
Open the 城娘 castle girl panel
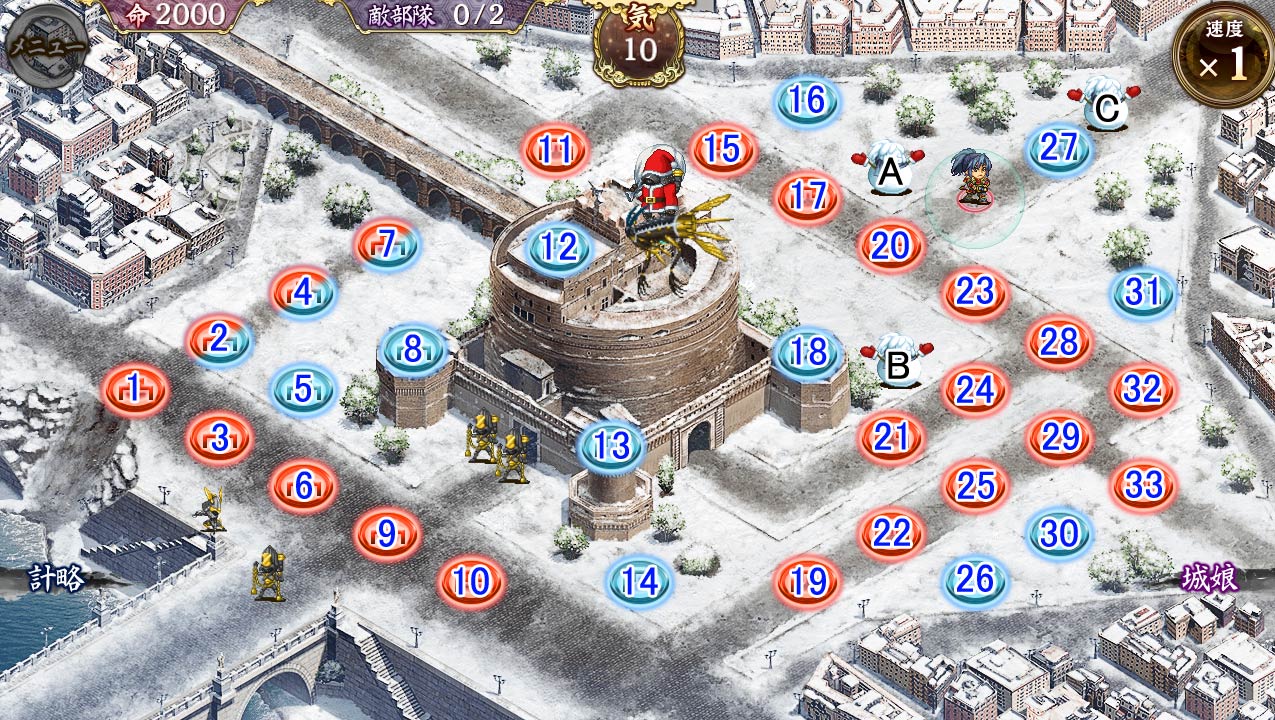tap(1210, 578)
